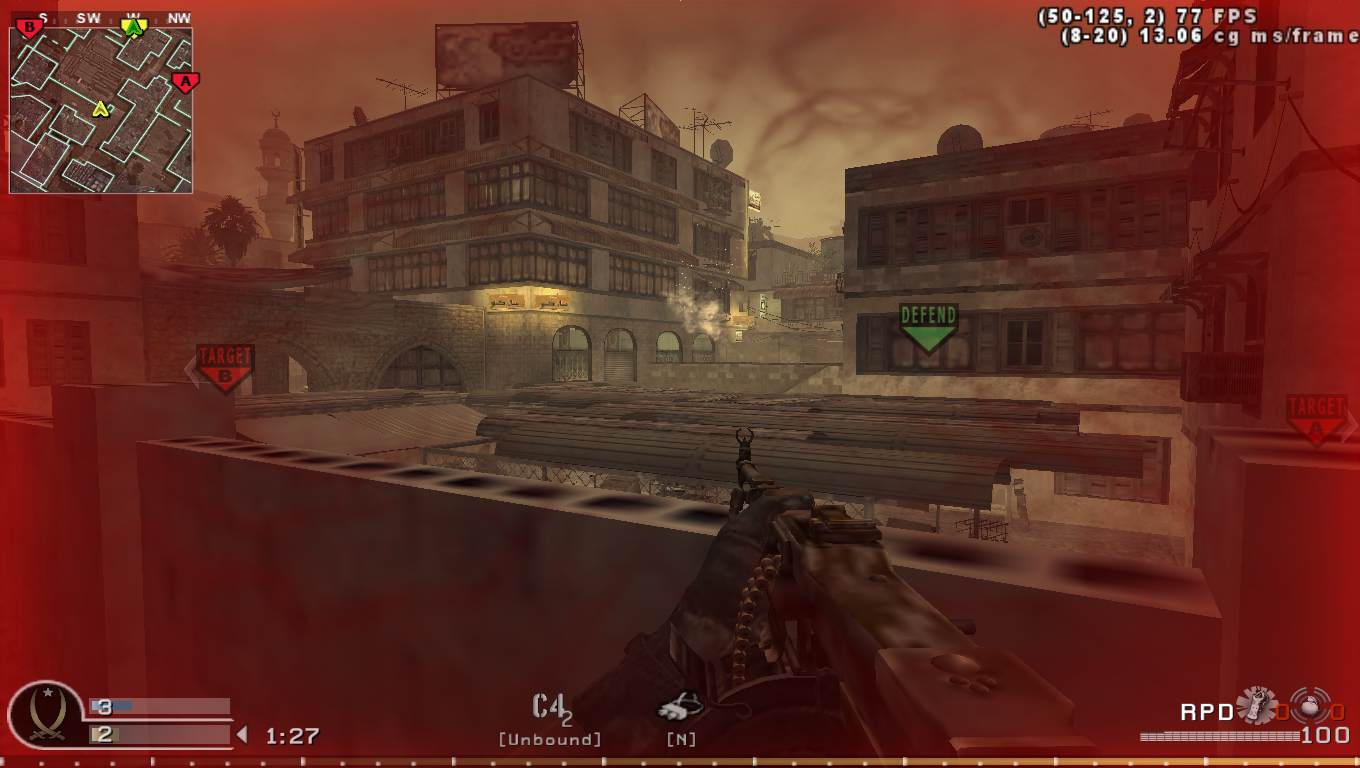Select the smoke grenade icon above [N]

(x=679, y=707)
